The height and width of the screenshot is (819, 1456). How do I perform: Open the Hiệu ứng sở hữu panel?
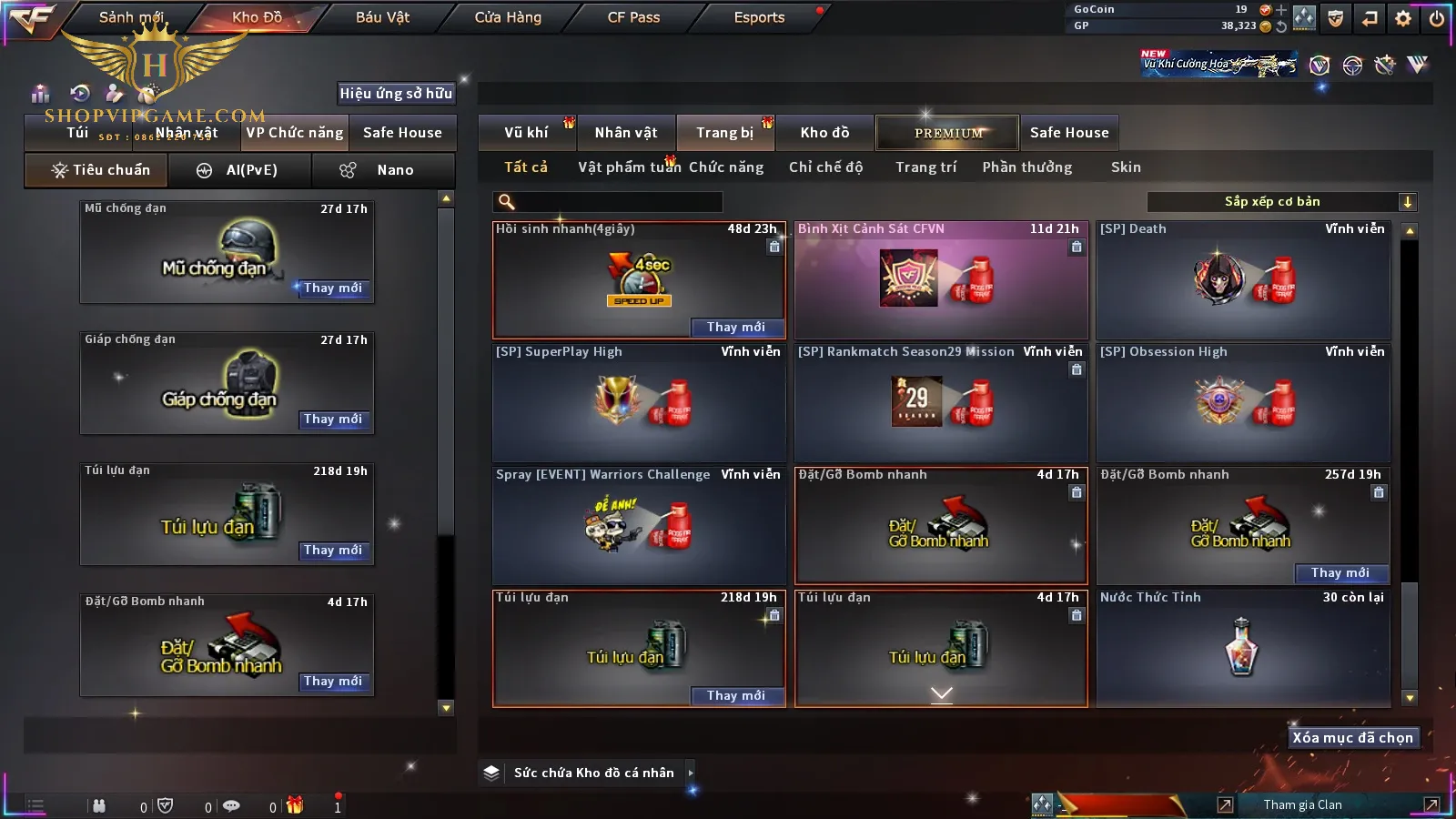point(396,94)
